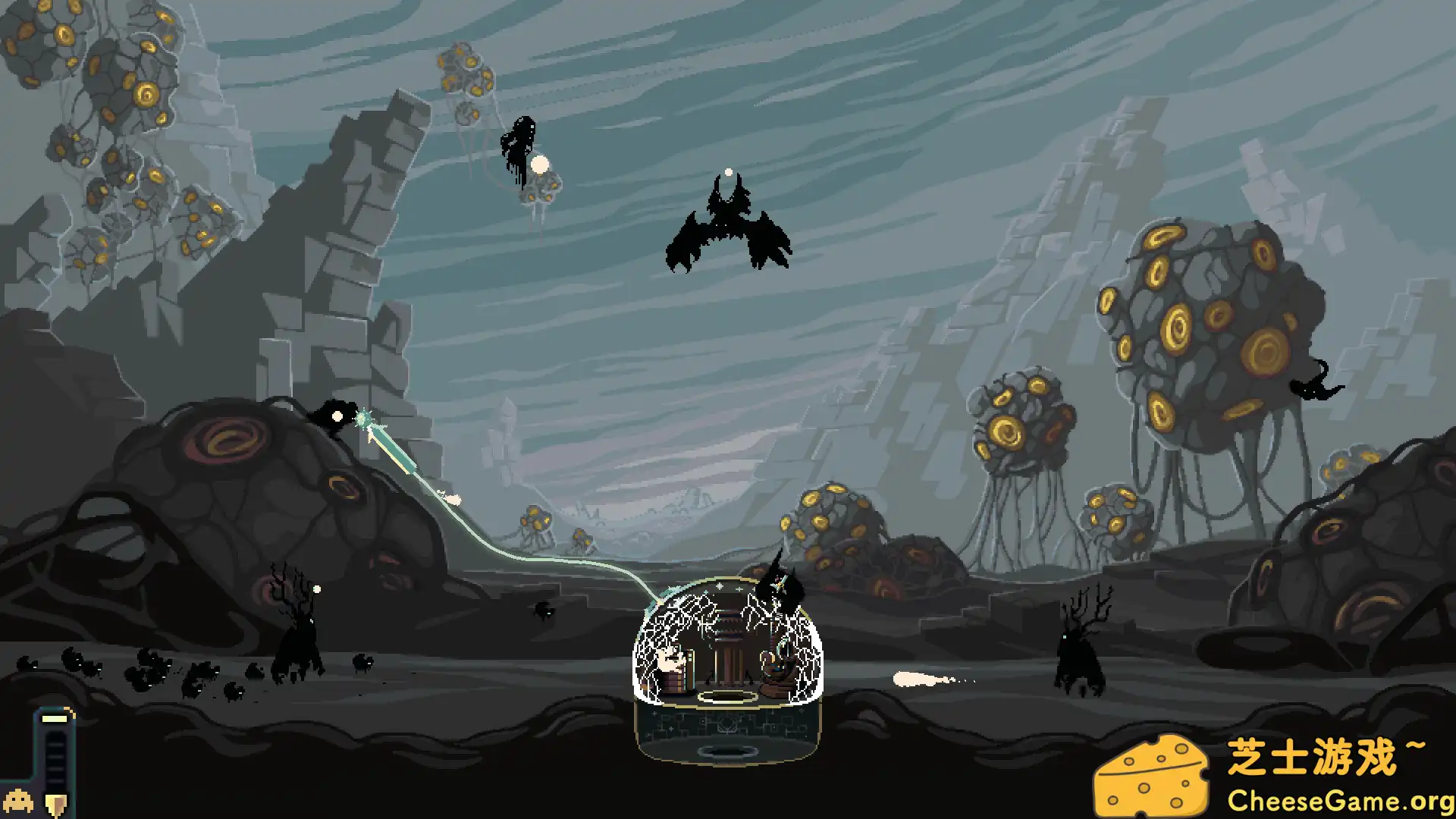The image size is (1456, 819).
Task: Click the golden arrow marker below the gauge
Action: [55, 802]
